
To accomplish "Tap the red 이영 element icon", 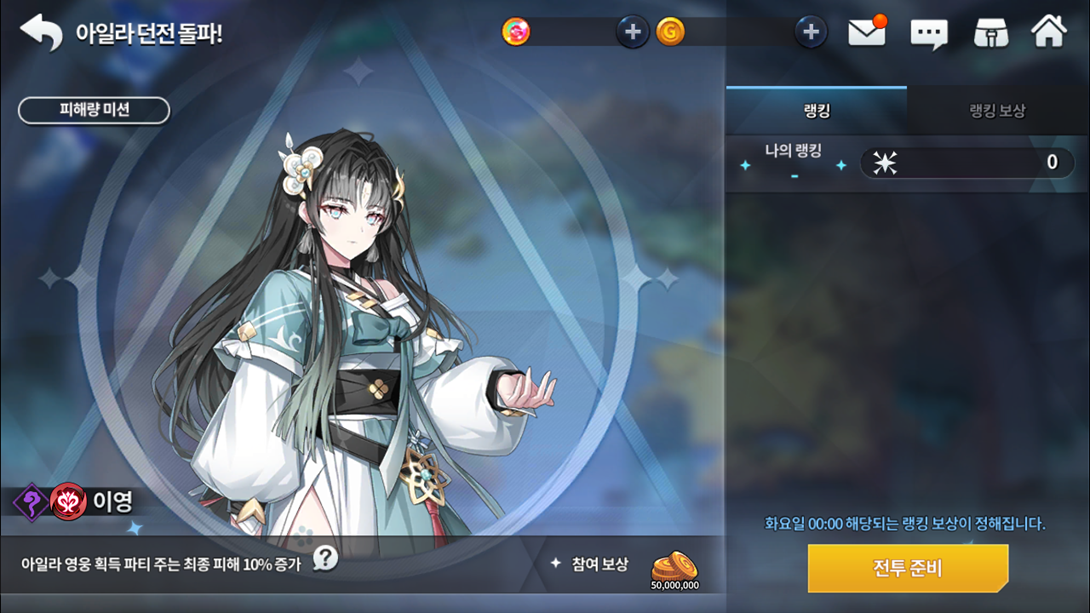I will 69,502.
